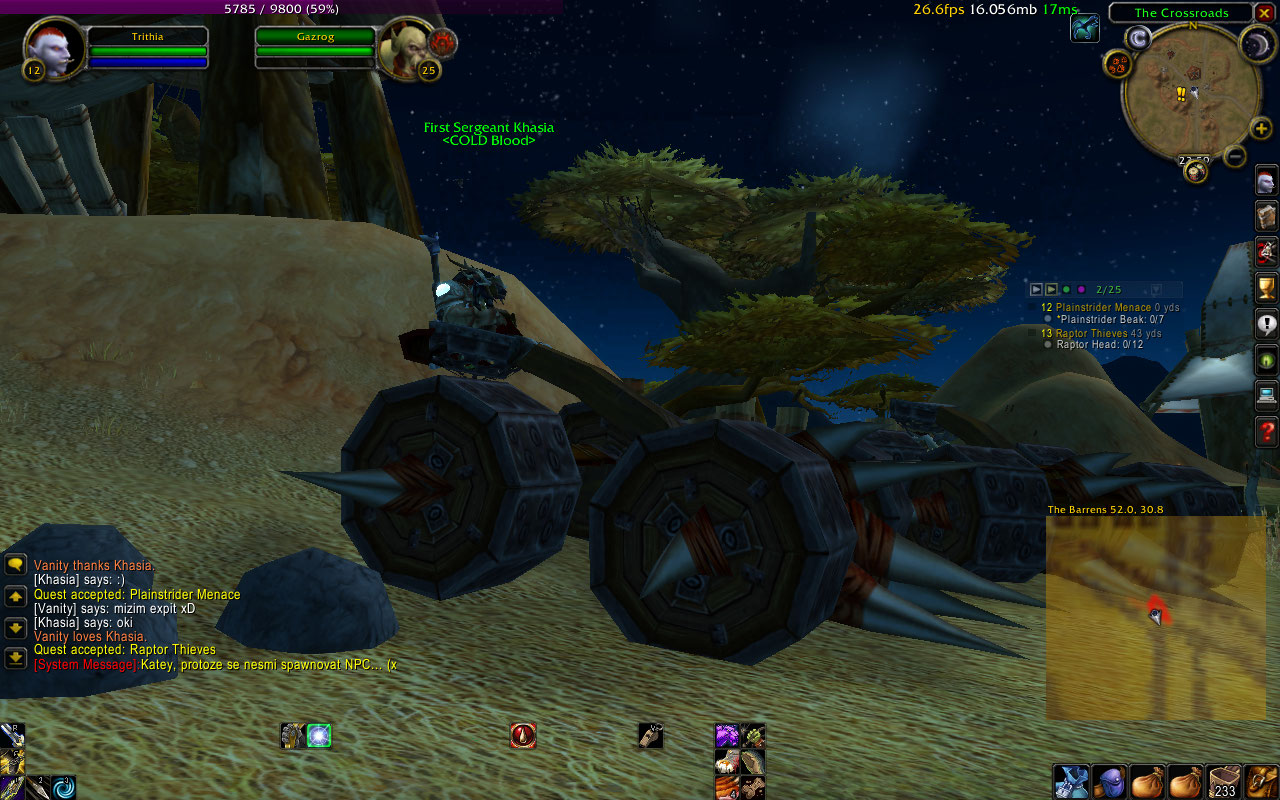Image resolution: width=1280 pixels, height=800 pixels.
Task: Open the quiver showing 233 arrows
Action: (x=1225, y=781)
